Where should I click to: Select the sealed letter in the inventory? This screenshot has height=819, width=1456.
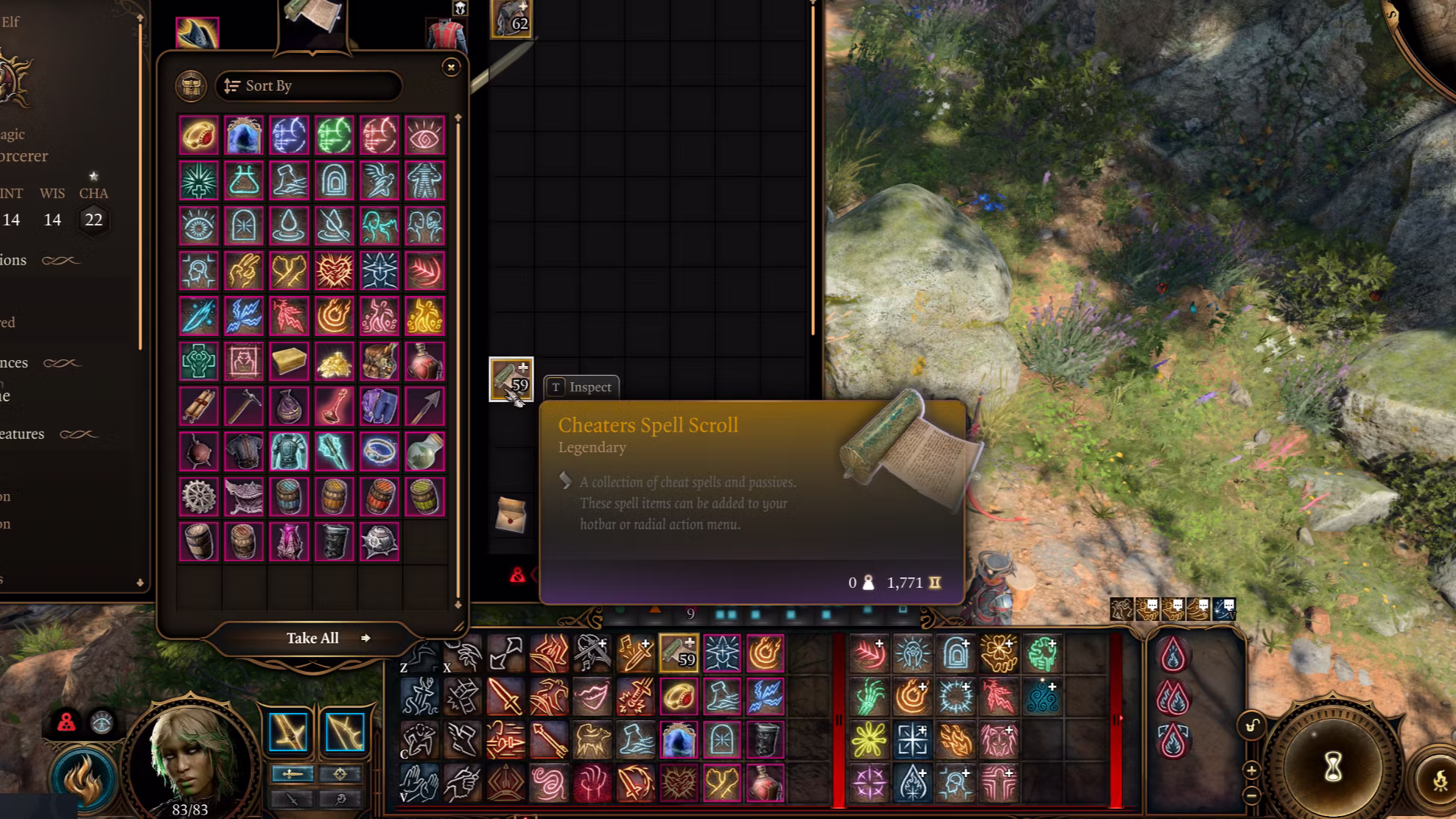(511, 514)
